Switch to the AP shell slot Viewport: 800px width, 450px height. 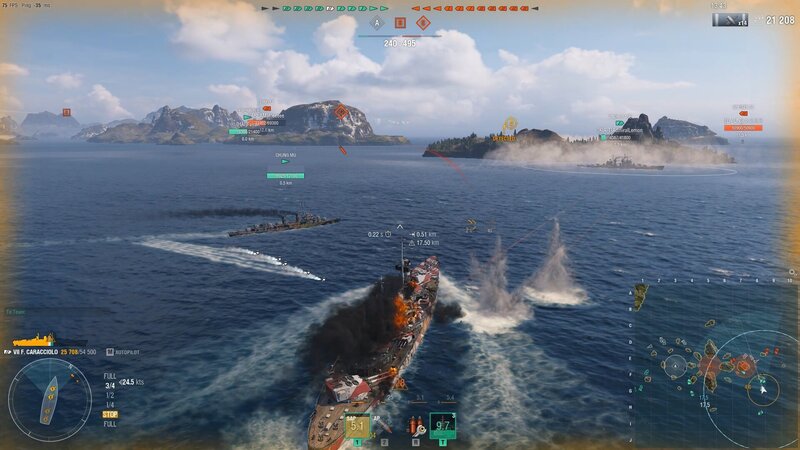point(384,425)
